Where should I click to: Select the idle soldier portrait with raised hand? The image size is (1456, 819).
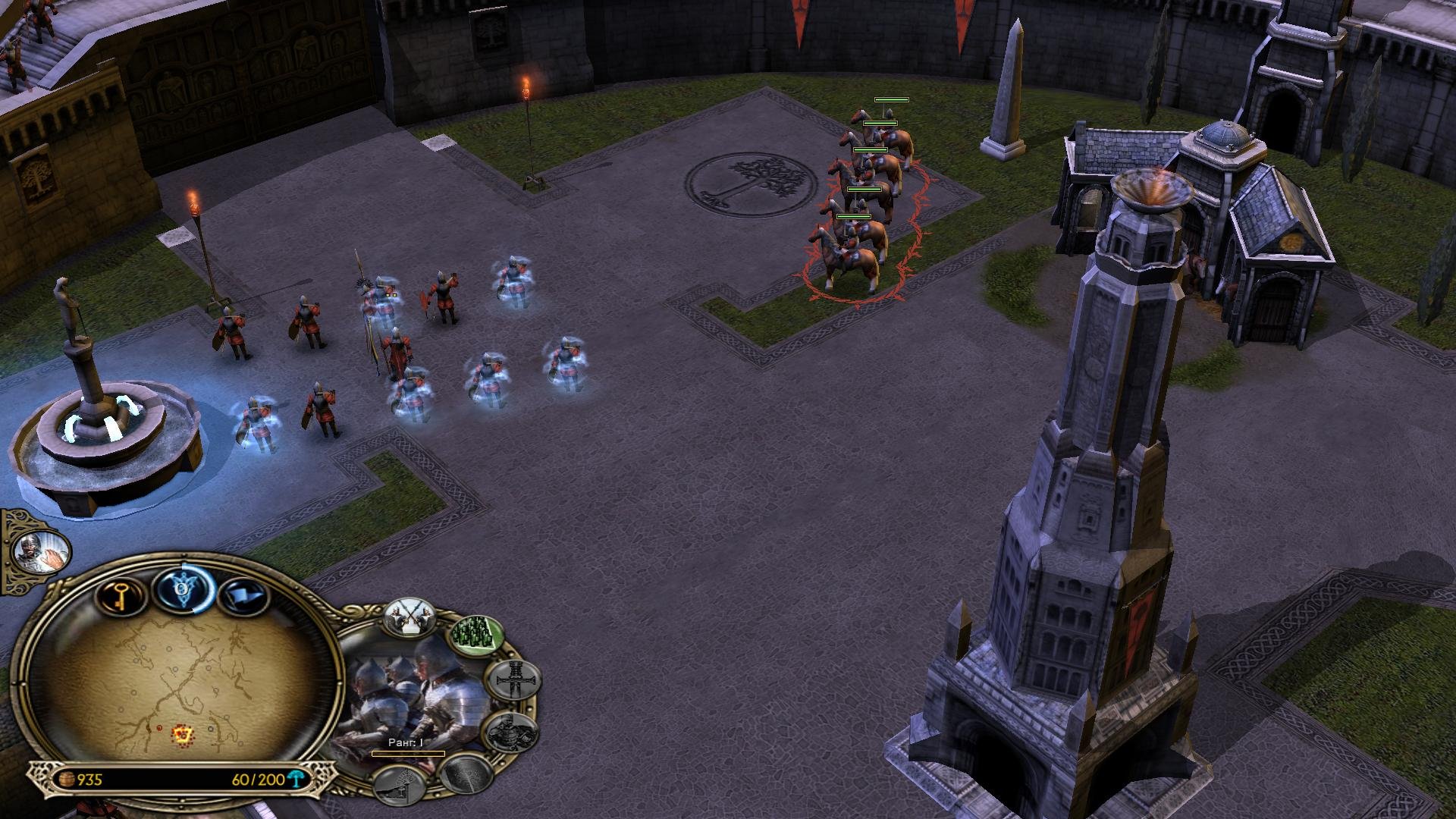coord(39,548)
